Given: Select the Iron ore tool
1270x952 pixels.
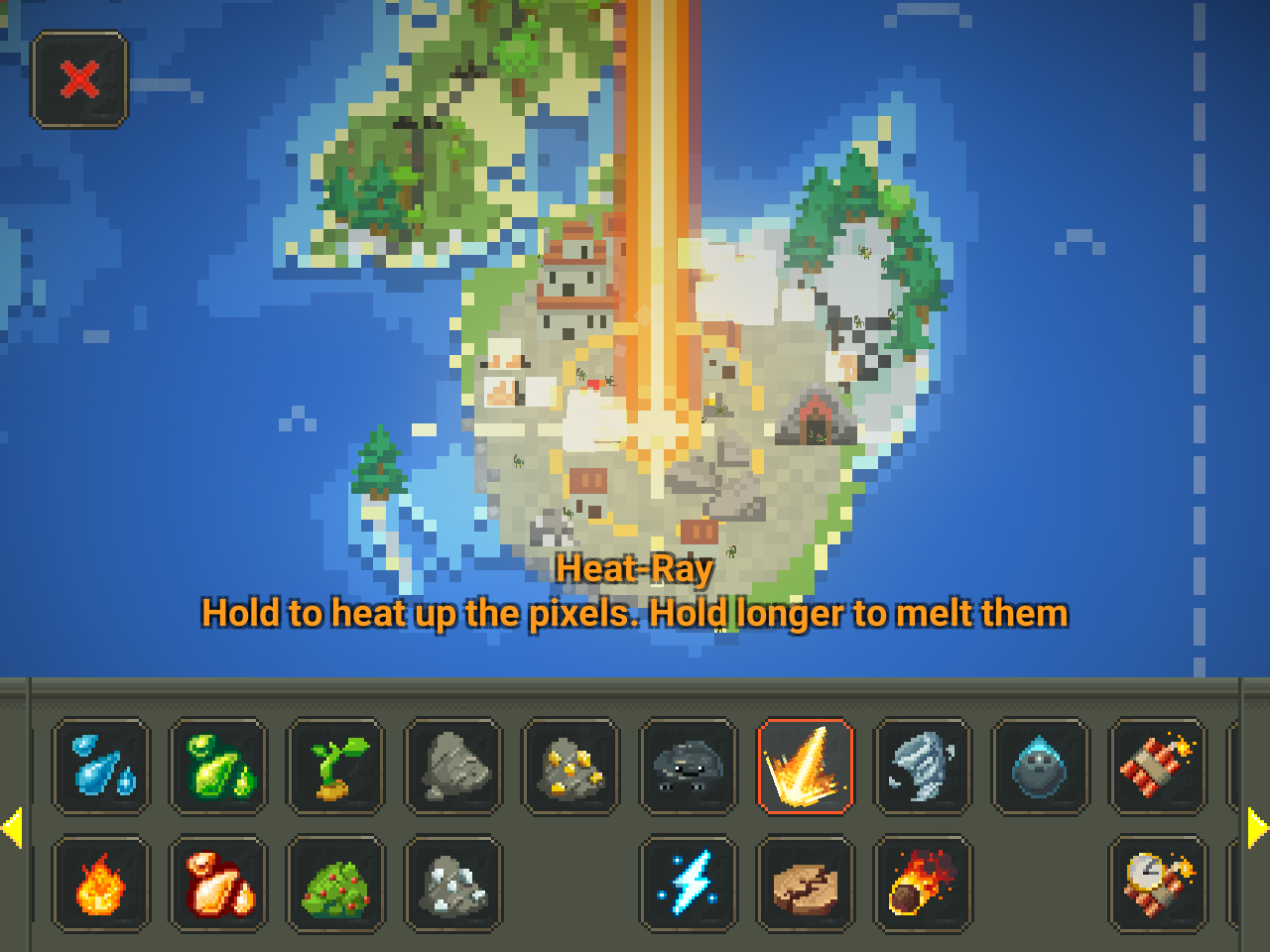Looking at the screenshot, I should (x=452, y=885).
